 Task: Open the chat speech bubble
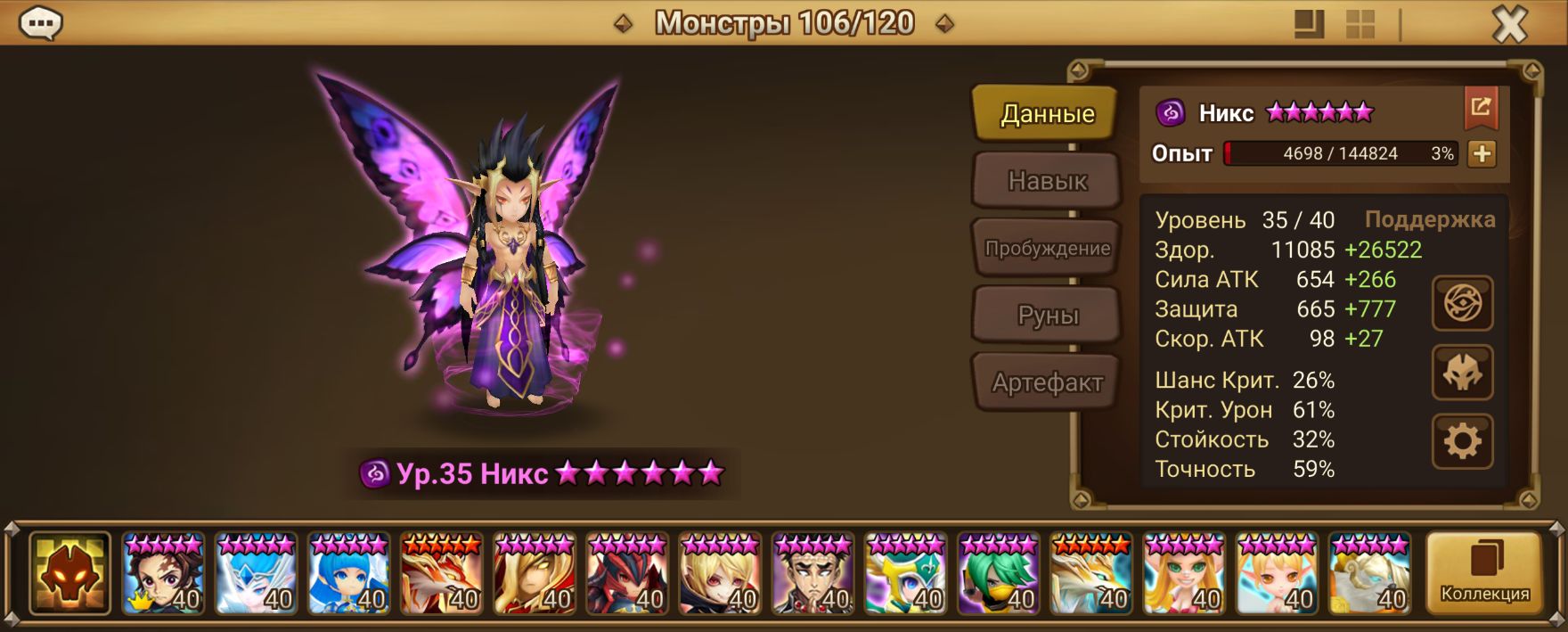[x=41, y=23]
